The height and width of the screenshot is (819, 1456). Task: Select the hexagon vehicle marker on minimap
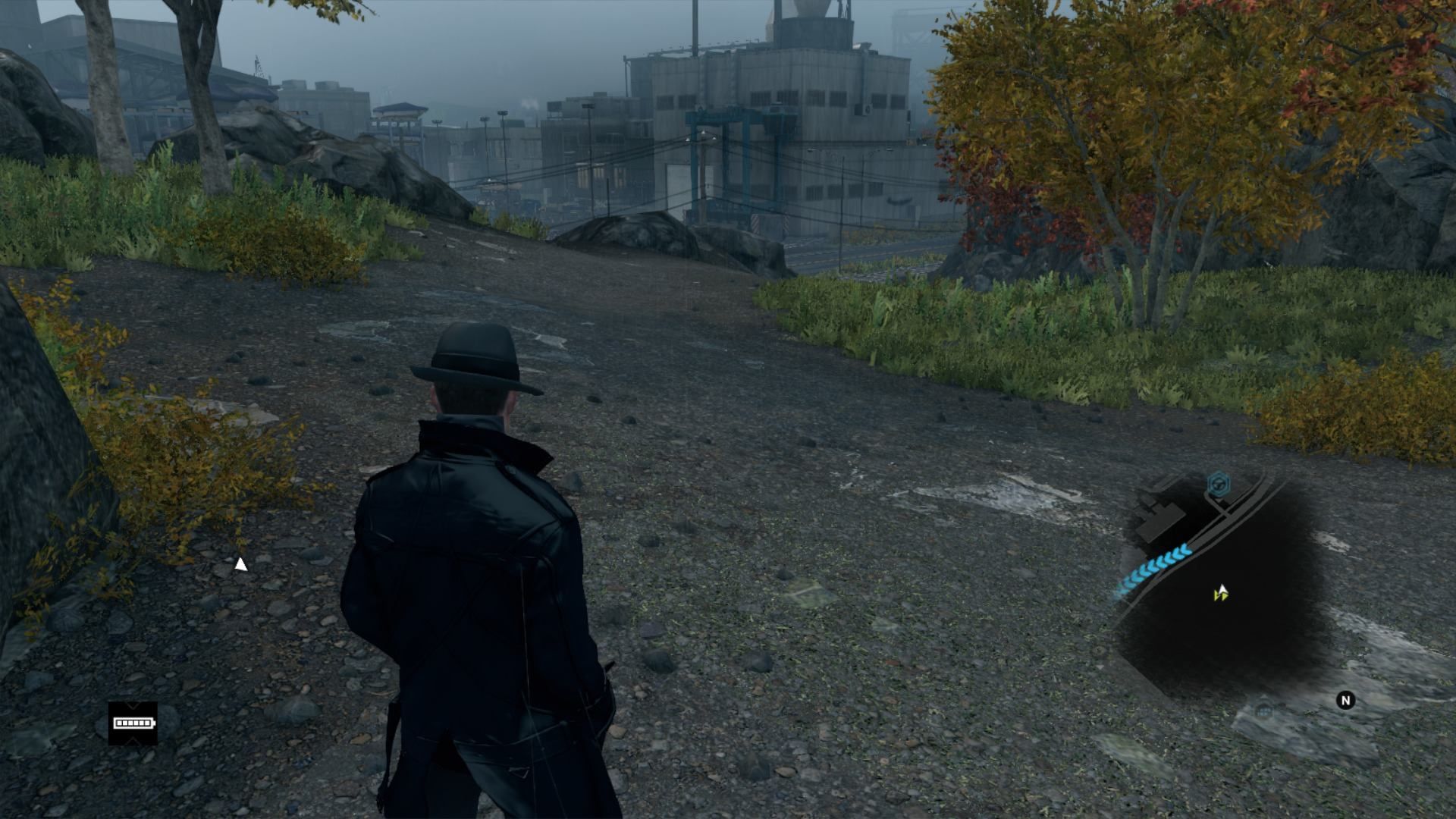(x=1219, y=484)
